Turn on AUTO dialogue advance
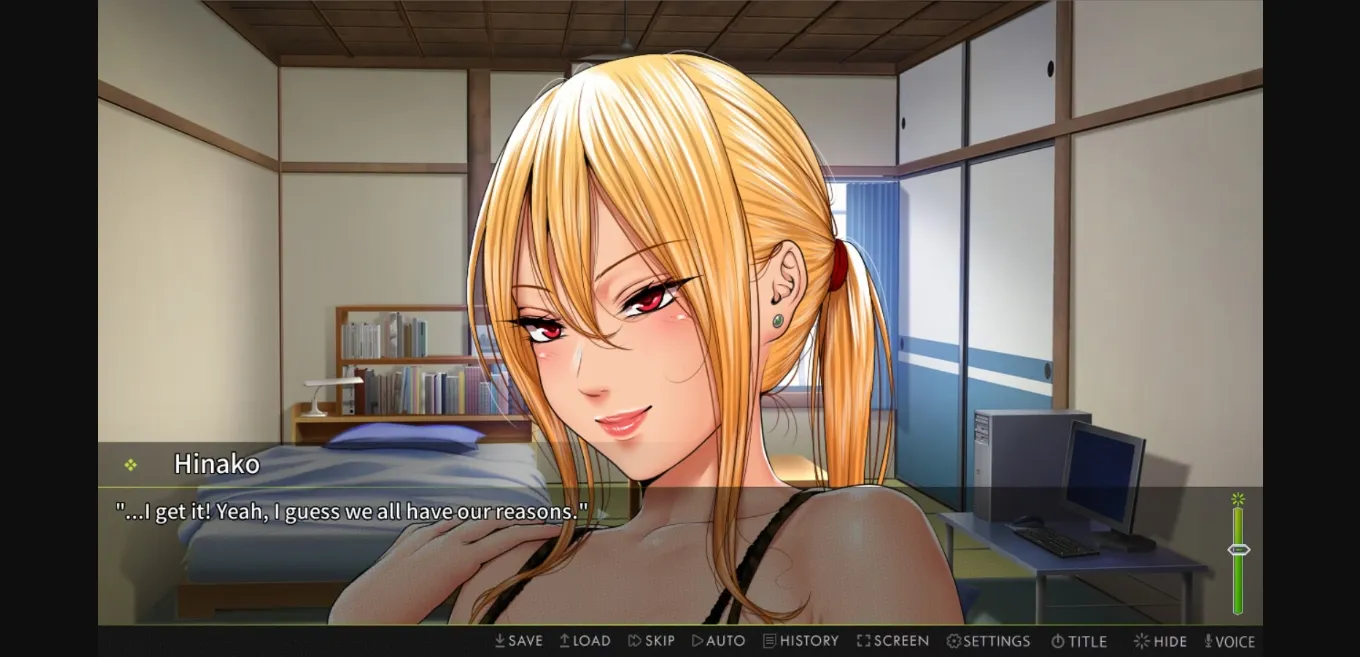1360x657 pixels. 718,641
